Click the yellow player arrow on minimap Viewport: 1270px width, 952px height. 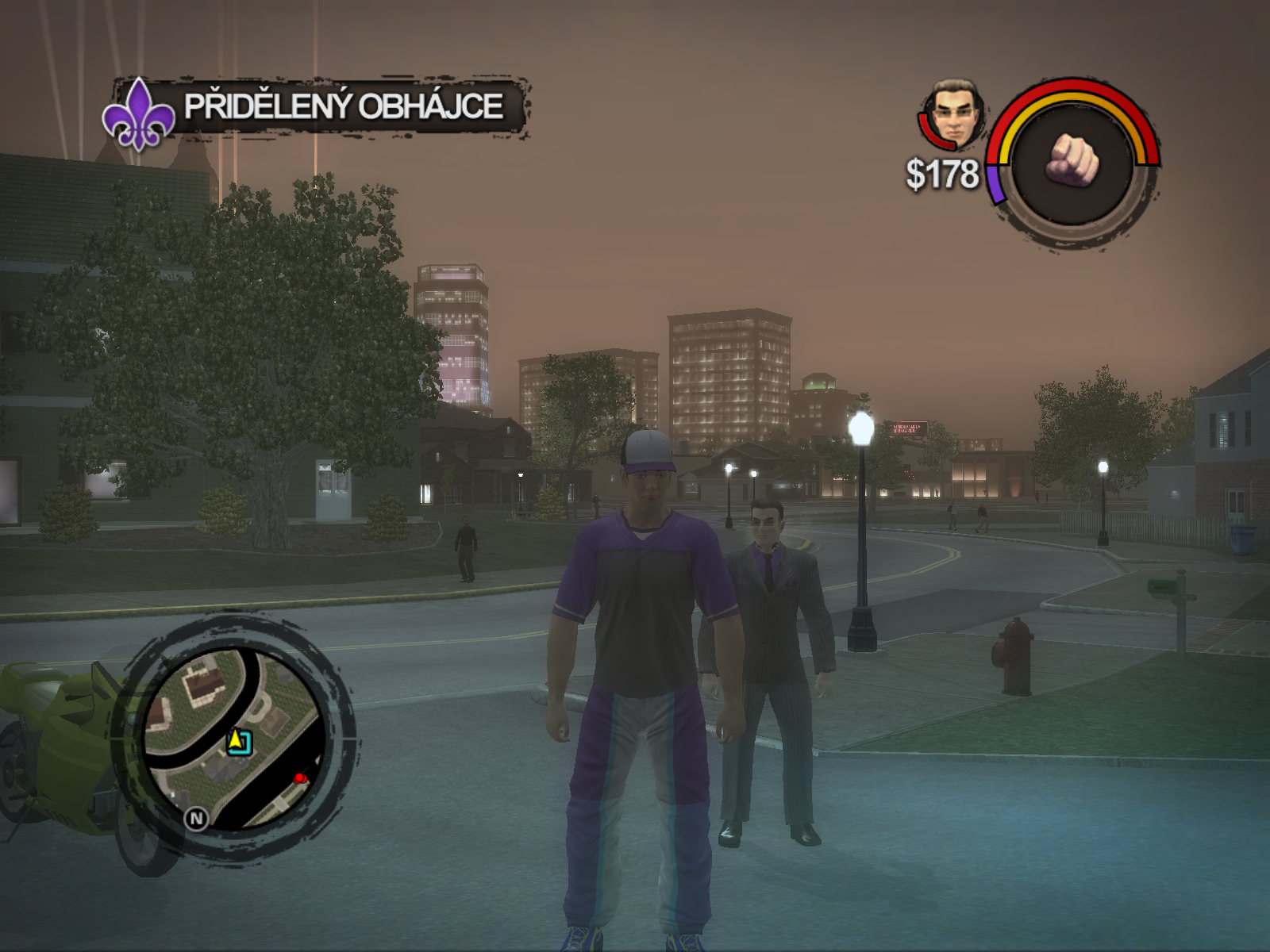coord(236,741)
